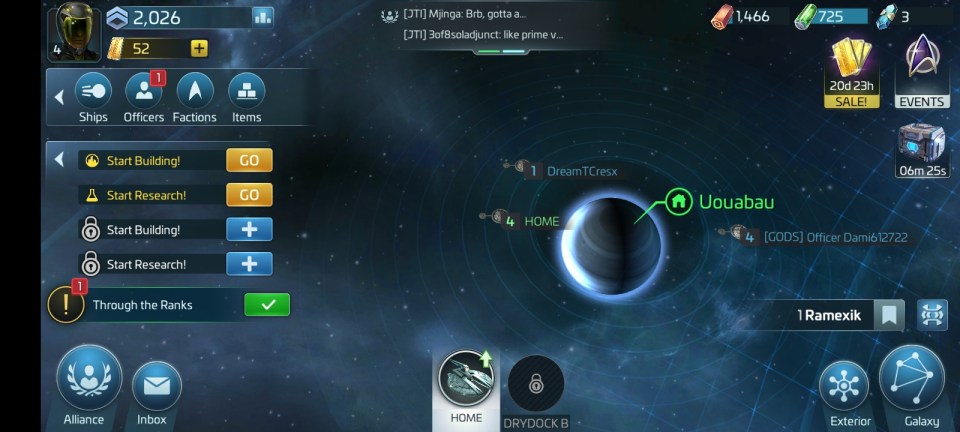The width and height of the screenshot is (960, 432).
Task: Click GO next to Start Research
Action: [249, 195]
